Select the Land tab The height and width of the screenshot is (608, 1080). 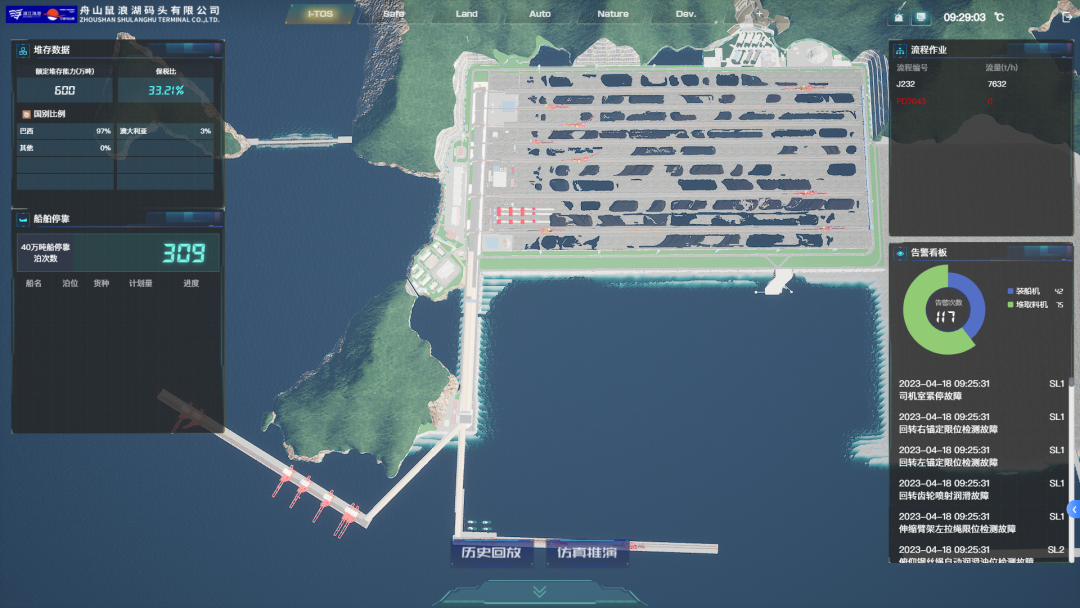pyautogui.click(x=467, y=14)
